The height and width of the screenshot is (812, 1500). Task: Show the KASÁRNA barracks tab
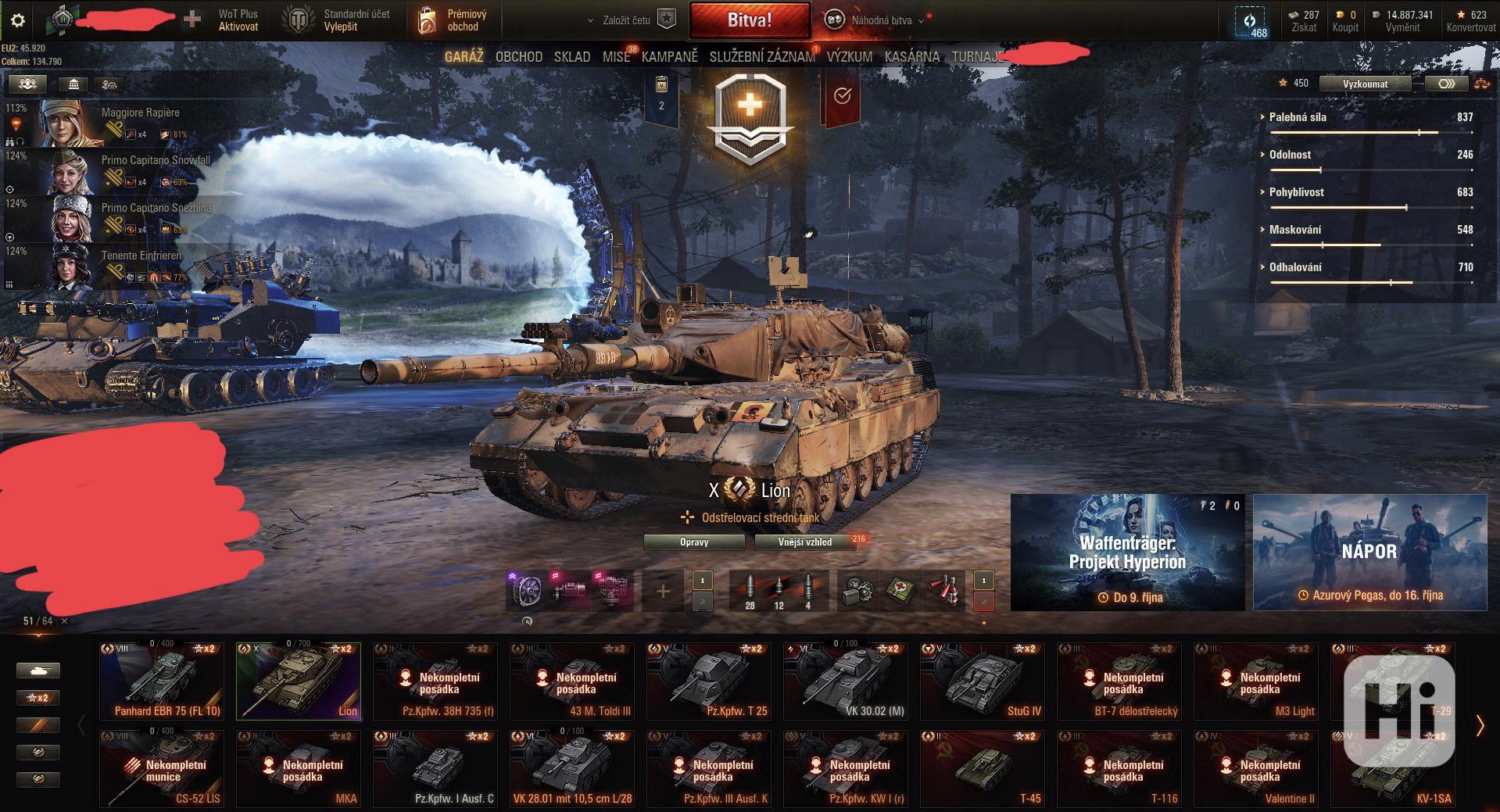pos(911,57)
